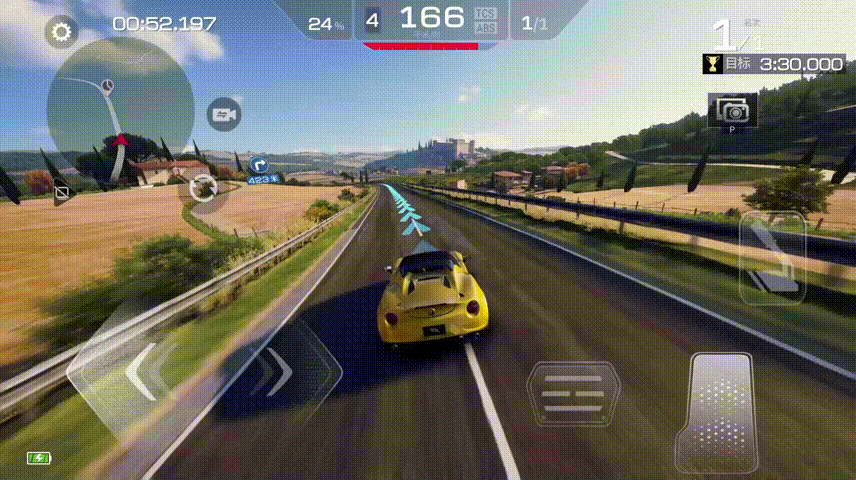The image size is (856, 480).
Task: Steer left with the left arrow
Action: coord(140,370)
